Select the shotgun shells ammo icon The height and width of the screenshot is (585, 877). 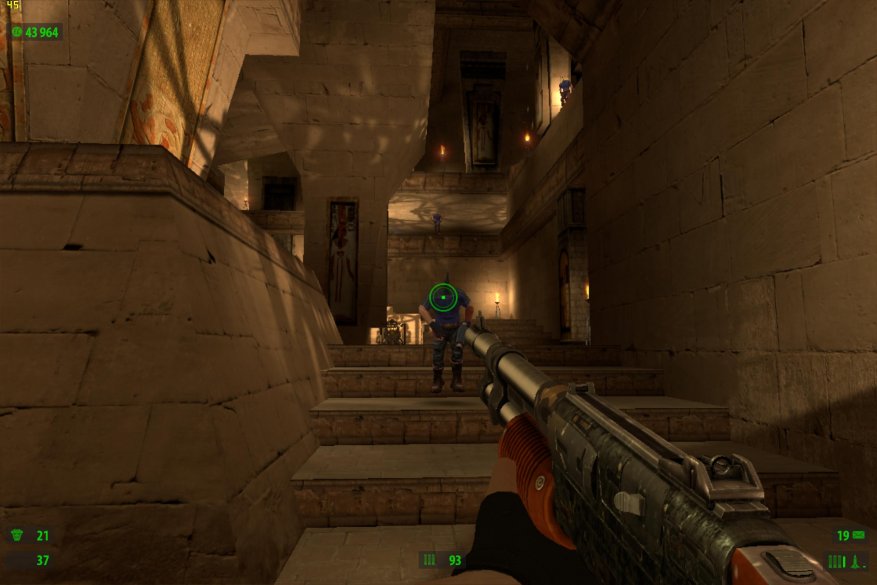click(429, 560)
